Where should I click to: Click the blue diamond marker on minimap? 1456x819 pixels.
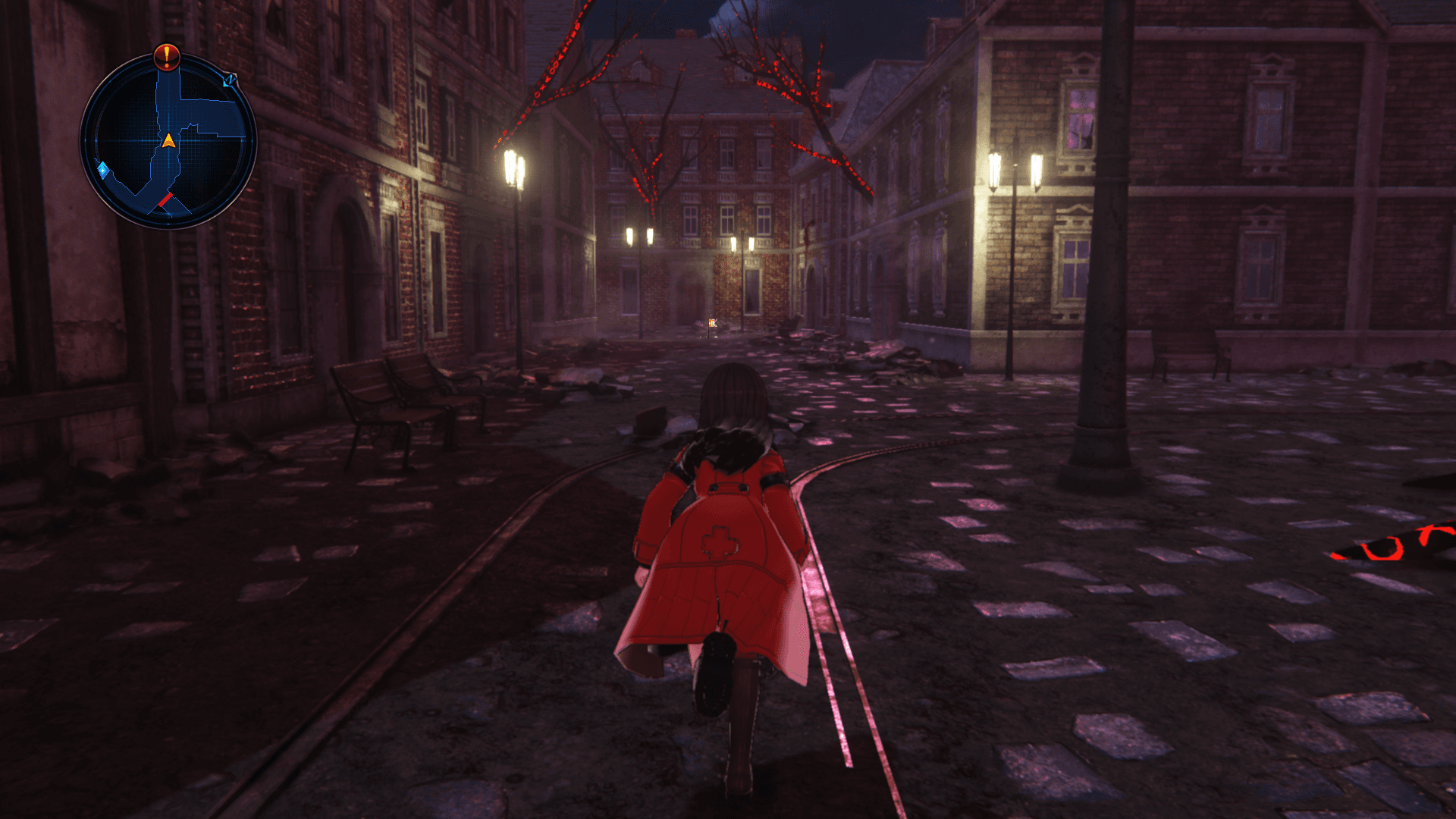102,168
